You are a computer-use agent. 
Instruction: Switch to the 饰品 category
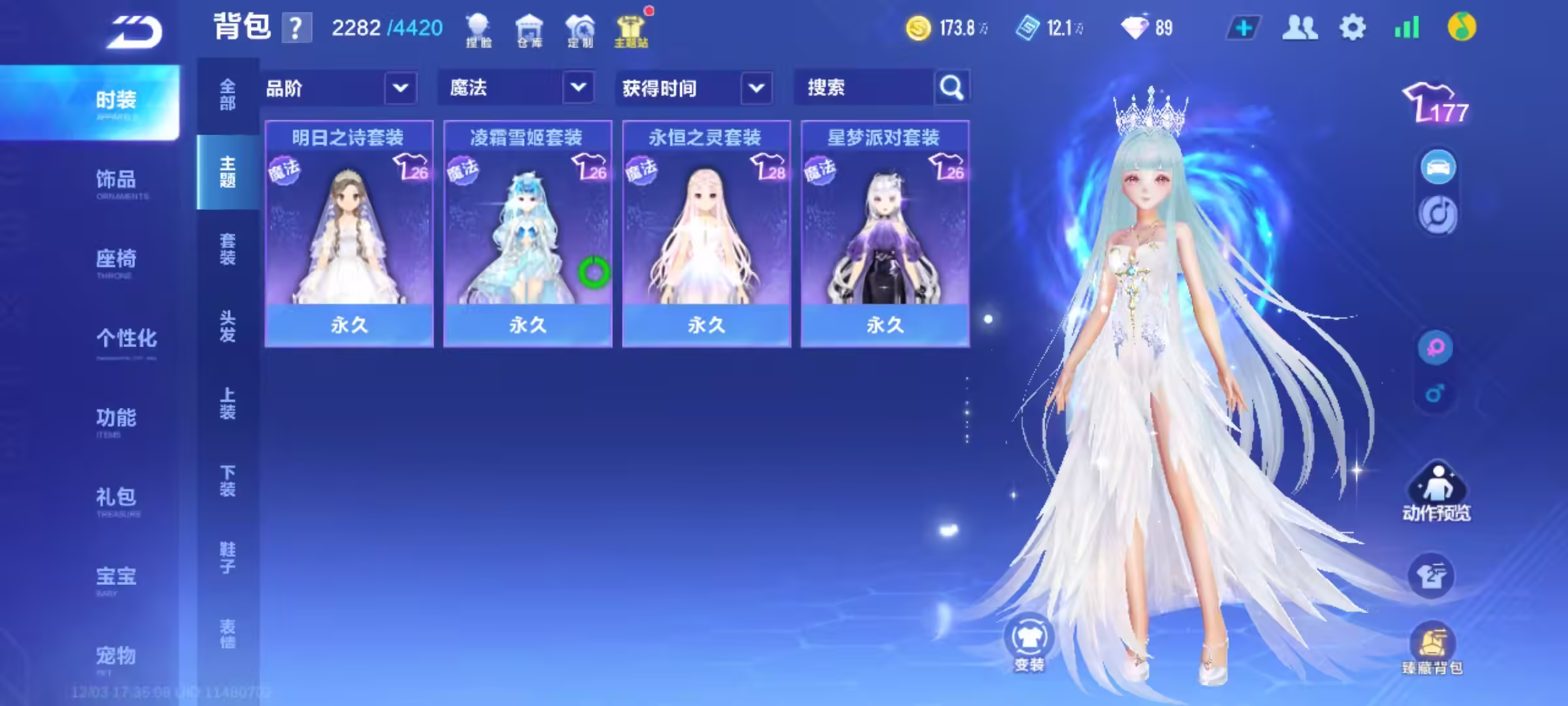click(x=116, y=180)
